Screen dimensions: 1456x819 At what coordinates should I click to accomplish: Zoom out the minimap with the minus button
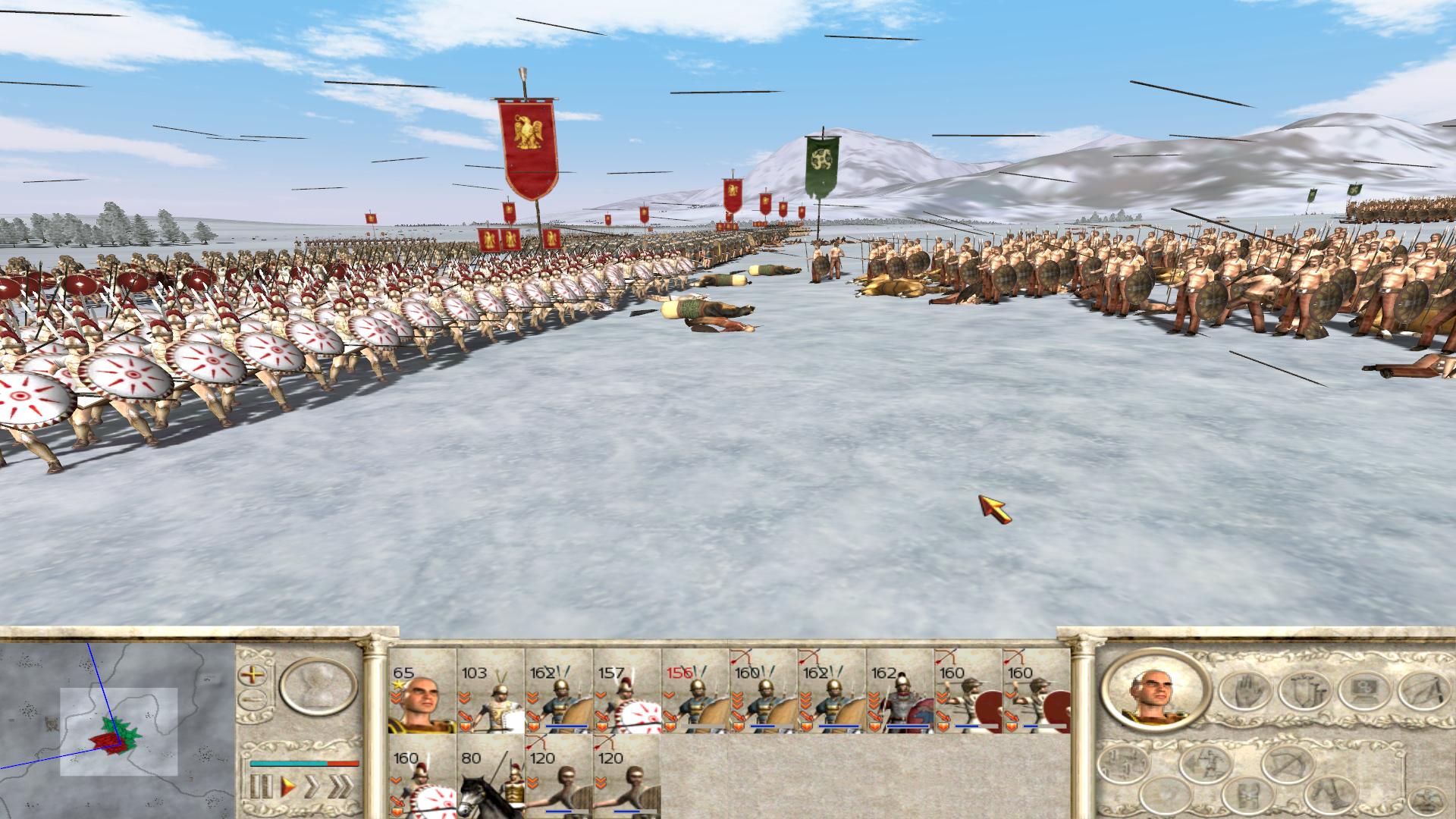point(251,699)
